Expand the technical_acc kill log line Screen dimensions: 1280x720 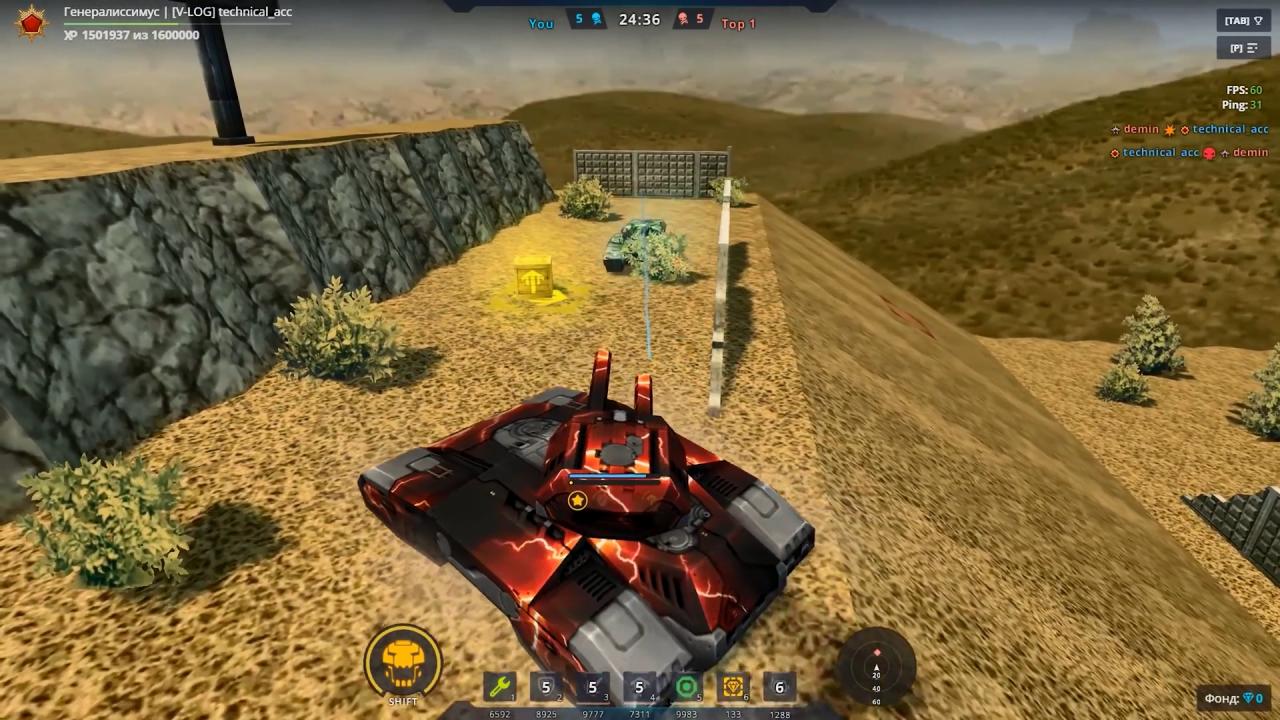[1160, 152]
